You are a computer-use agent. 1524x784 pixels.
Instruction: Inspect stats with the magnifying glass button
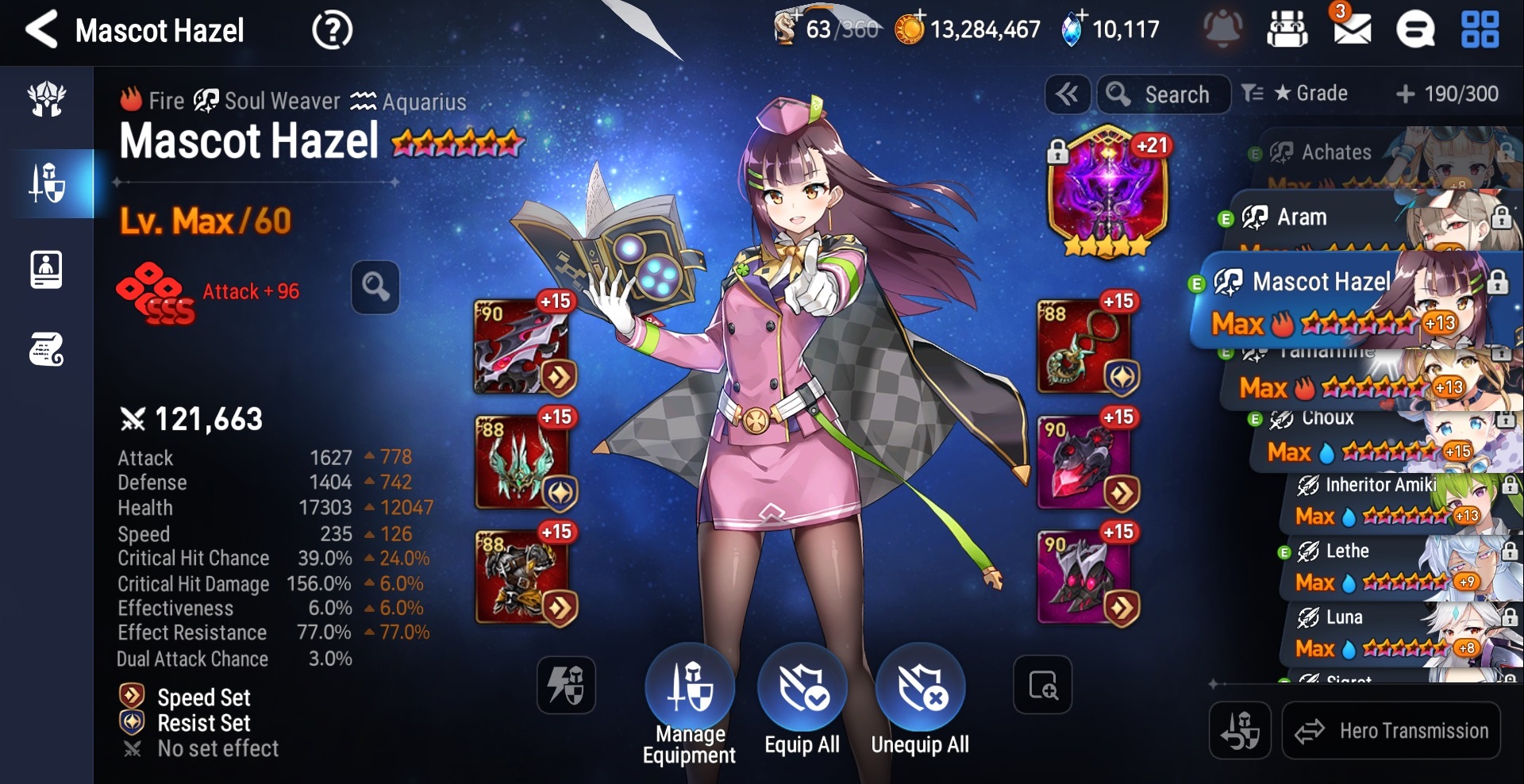[x=375, y=286]
